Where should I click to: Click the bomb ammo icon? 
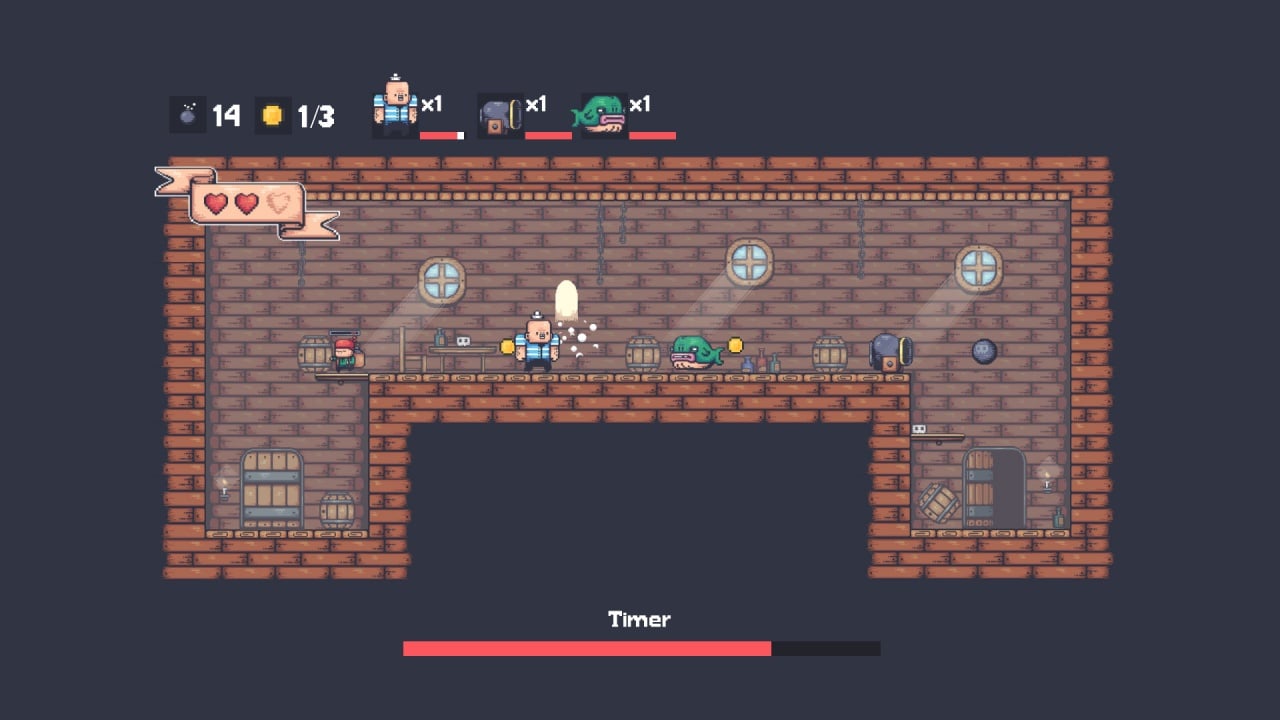187,115
